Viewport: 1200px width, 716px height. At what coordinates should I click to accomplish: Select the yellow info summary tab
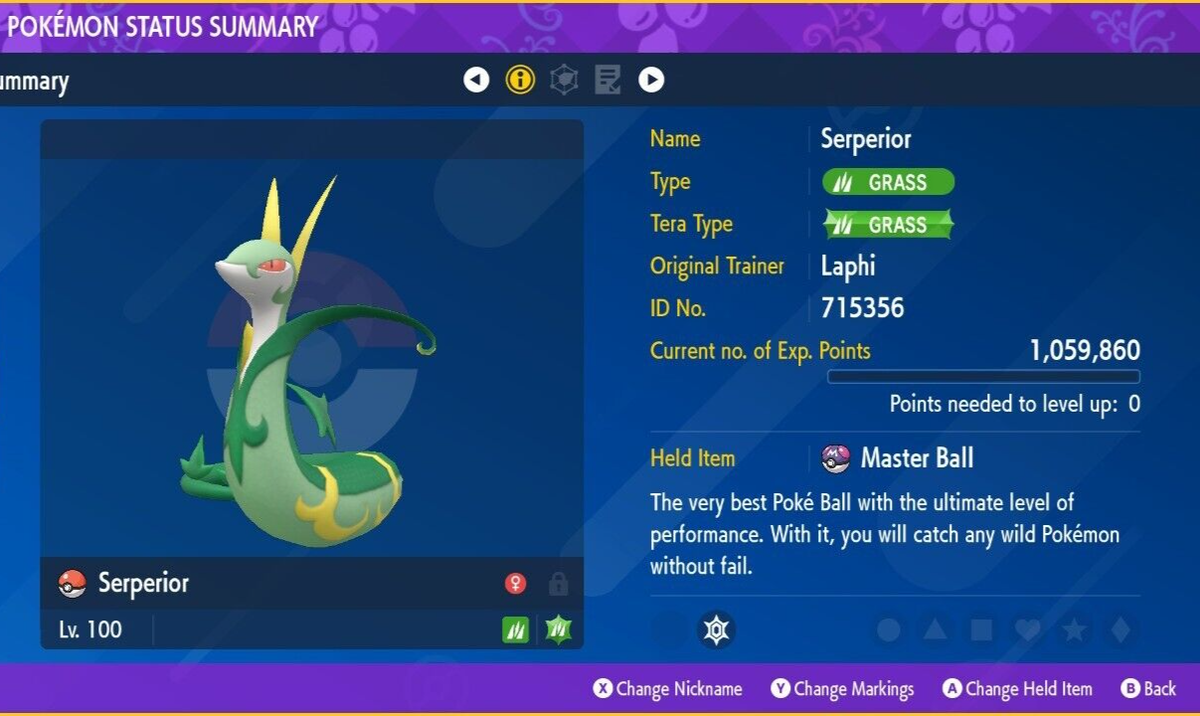pos(520,80)
